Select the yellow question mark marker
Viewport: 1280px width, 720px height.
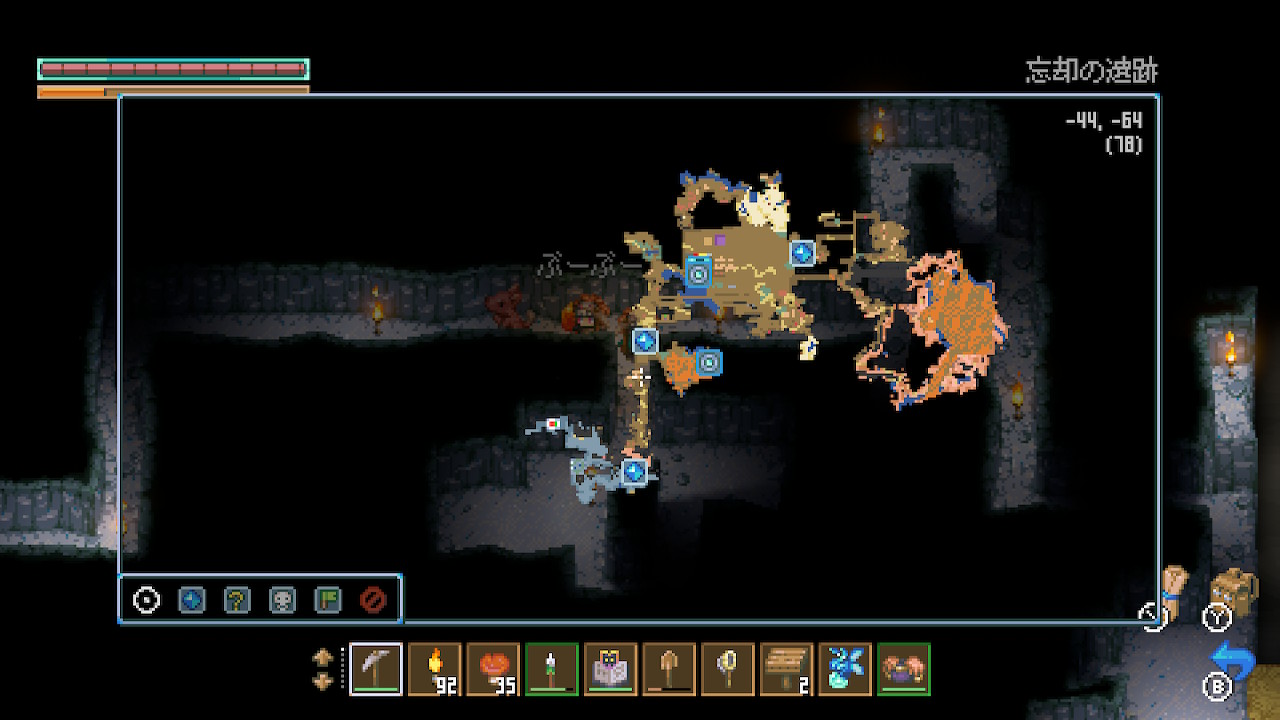pyautogui.click(x=237, y=600)
